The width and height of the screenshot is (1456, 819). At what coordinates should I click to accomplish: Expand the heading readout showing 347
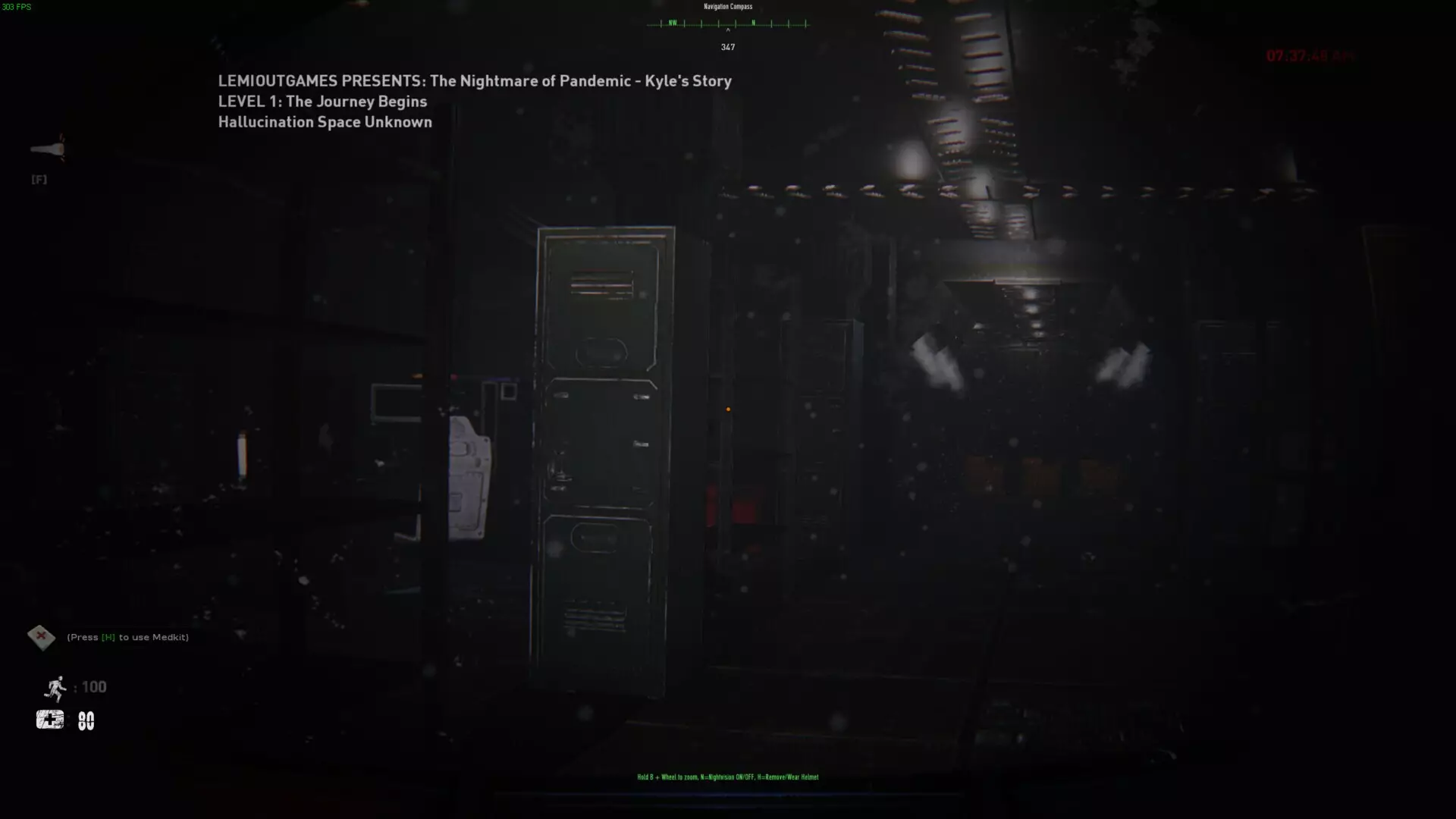[727, 46]
